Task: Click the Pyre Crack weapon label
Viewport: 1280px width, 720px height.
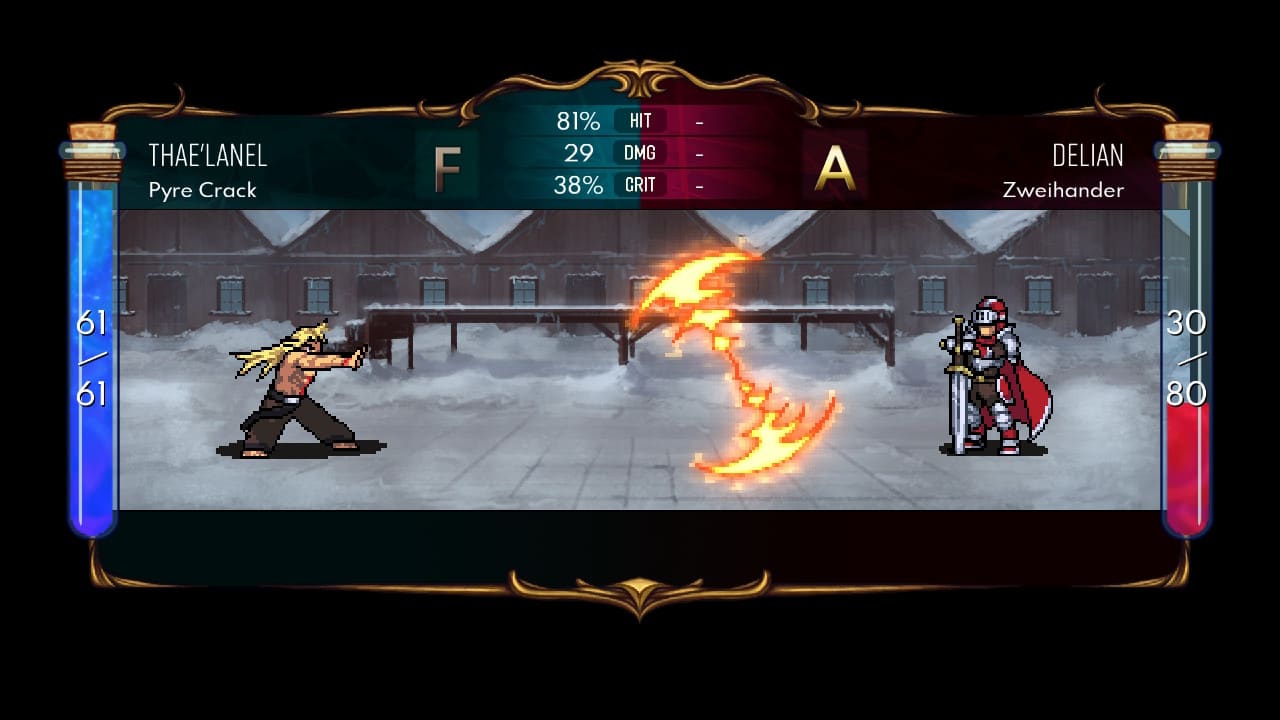Action: click(201, 190)
